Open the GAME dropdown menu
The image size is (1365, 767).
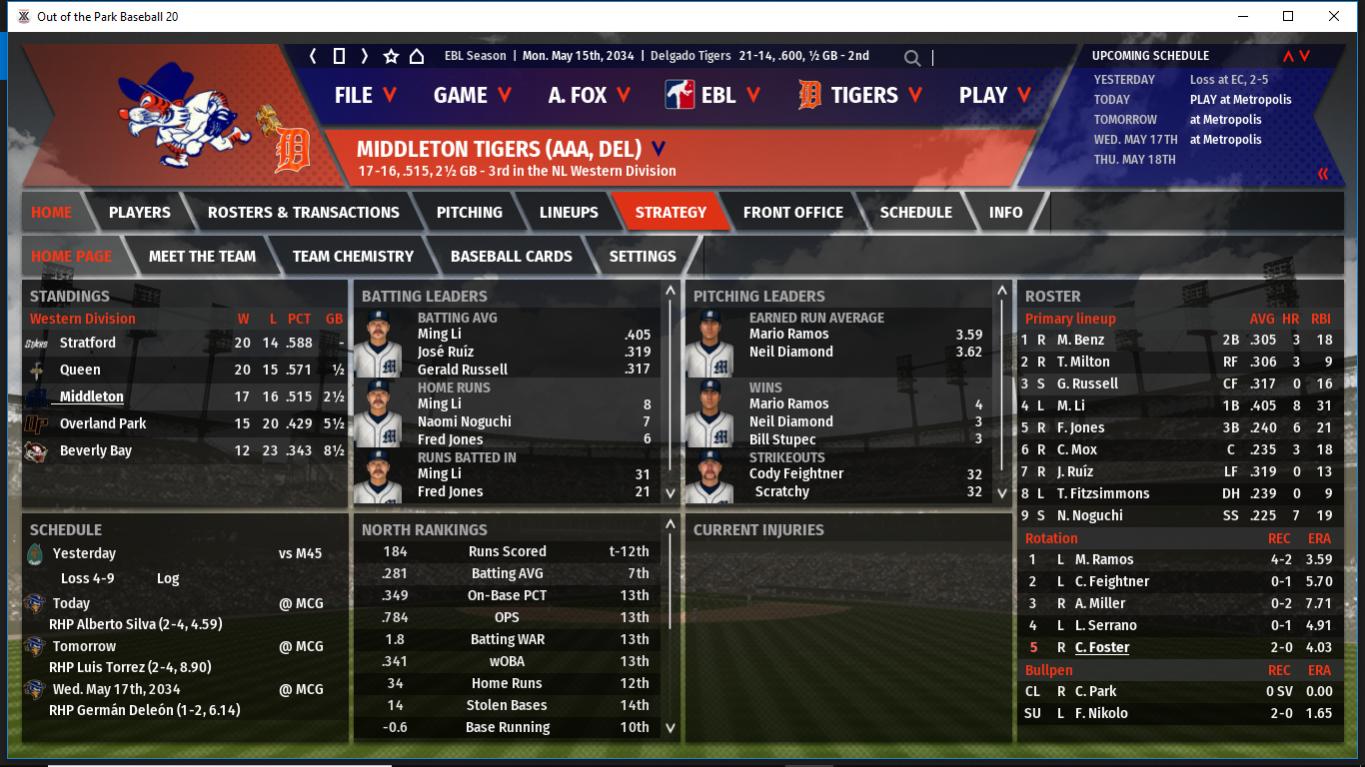[x=472, y=95]
